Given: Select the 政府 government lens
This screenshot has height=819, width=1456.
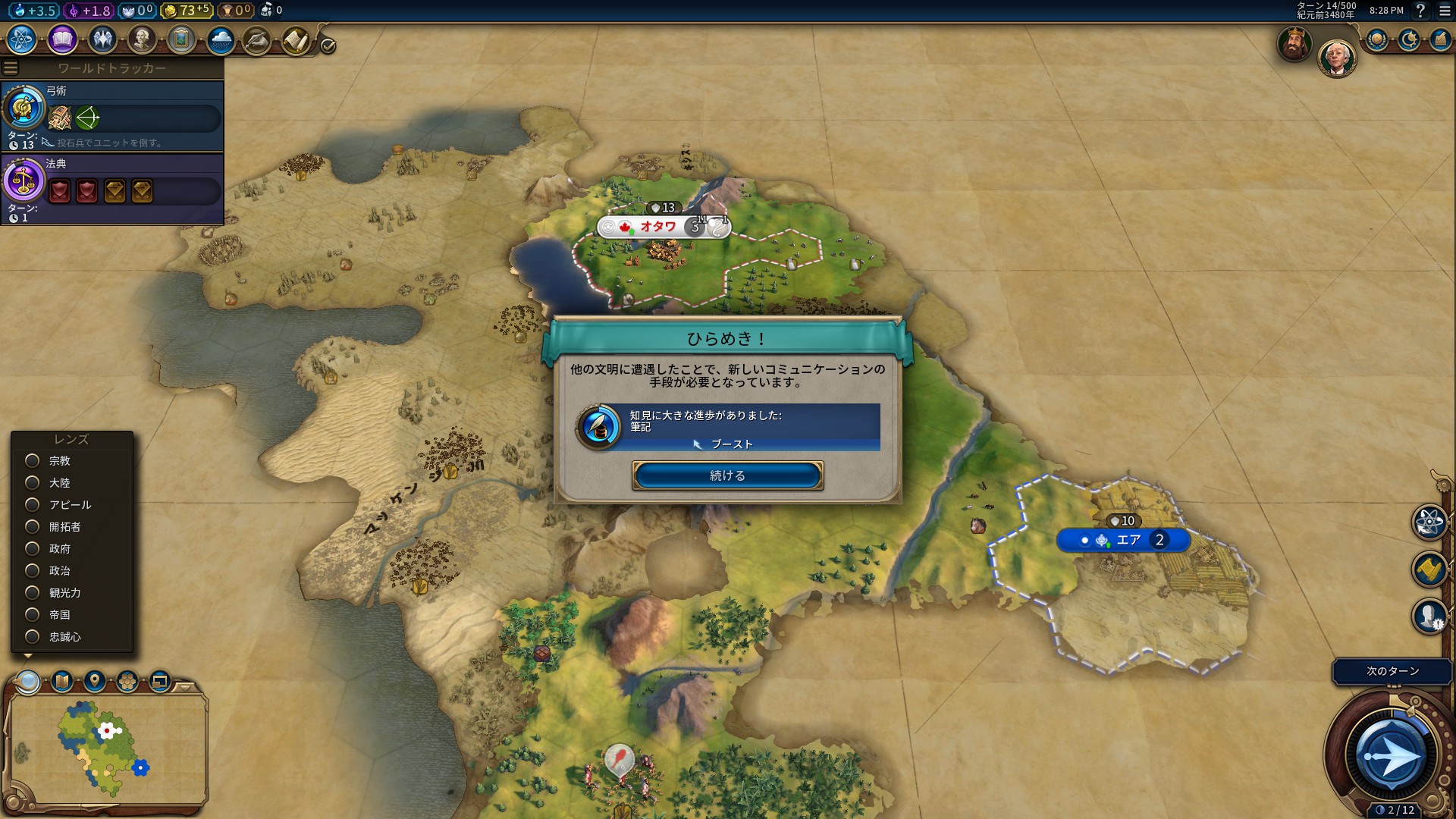Looking at the screenshot, I should 33,549.
